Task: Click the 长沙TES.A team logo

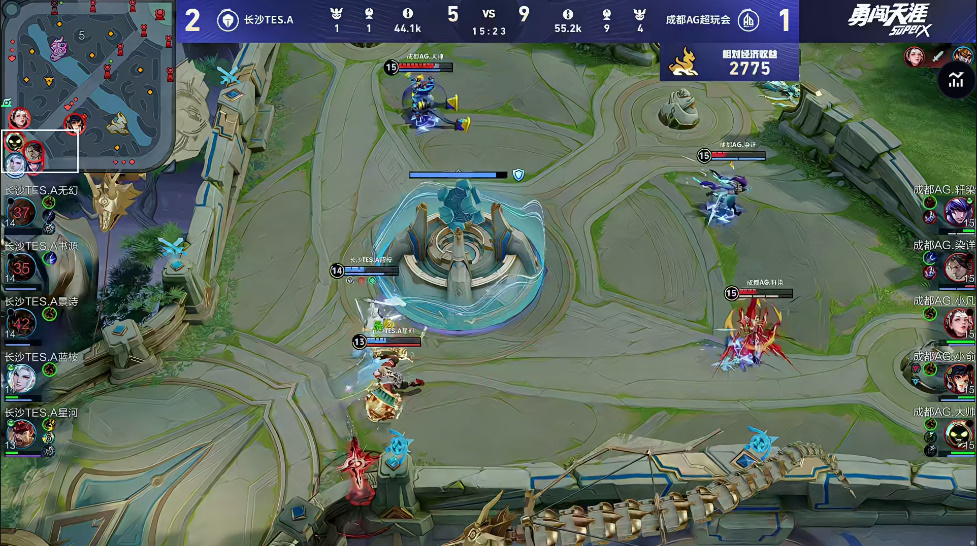Action: (227, 20)
